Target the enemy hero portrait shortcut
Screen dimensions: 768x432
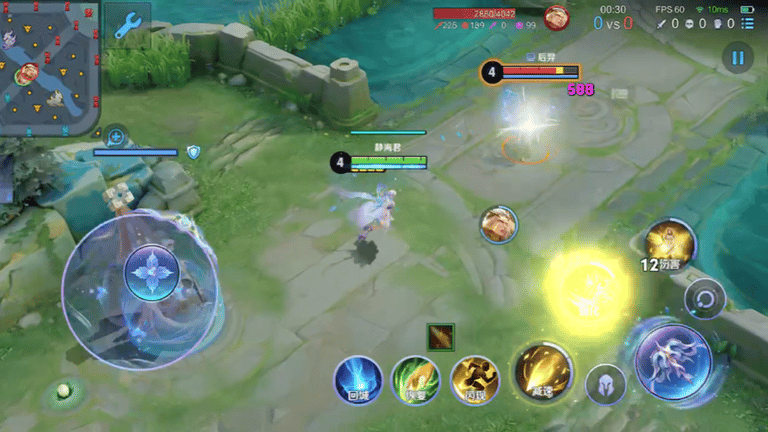click(x=498, y=224)
